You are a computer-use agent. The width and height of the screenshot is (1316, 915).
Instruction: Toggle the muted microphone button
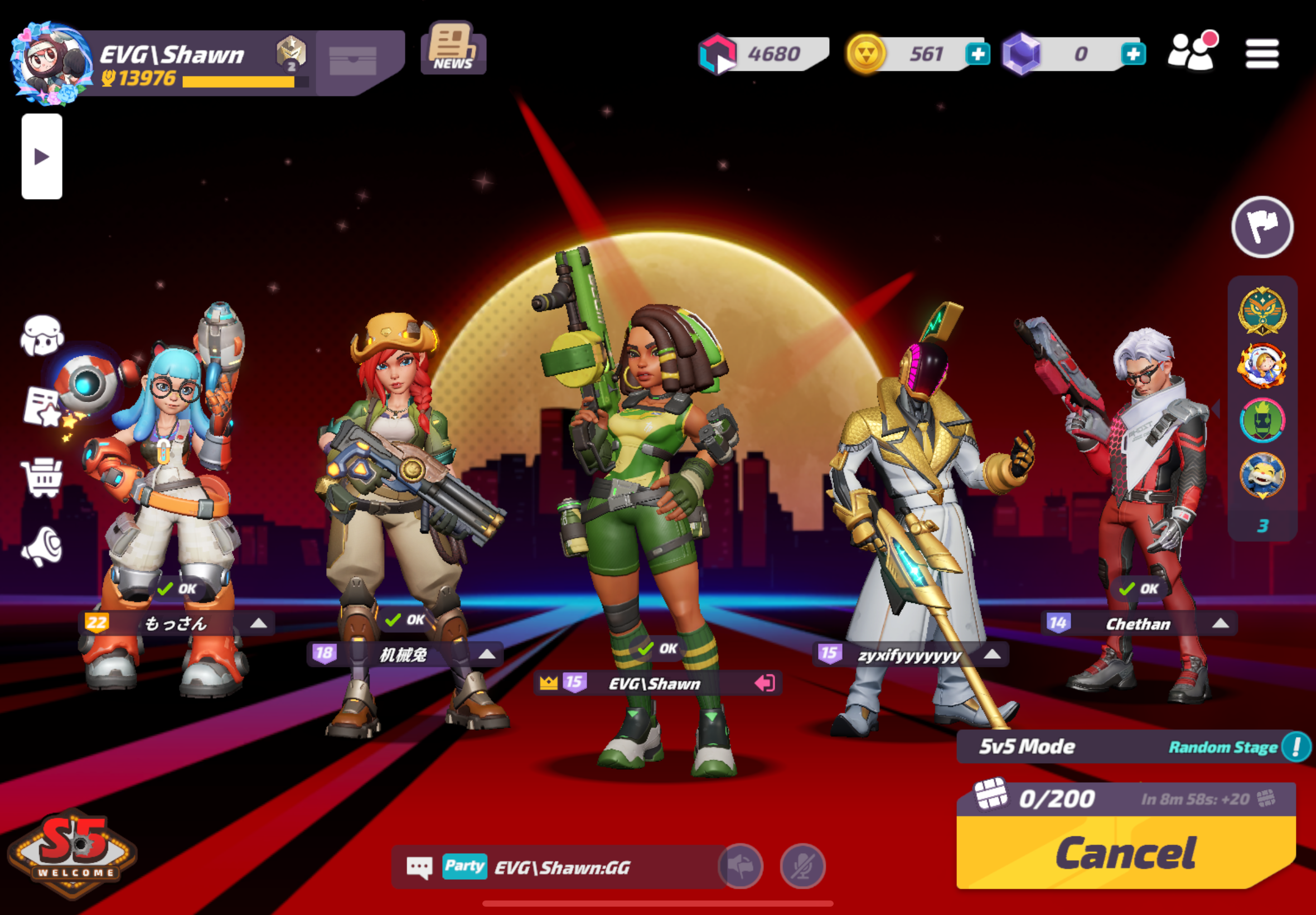click(x=802, y=866)
